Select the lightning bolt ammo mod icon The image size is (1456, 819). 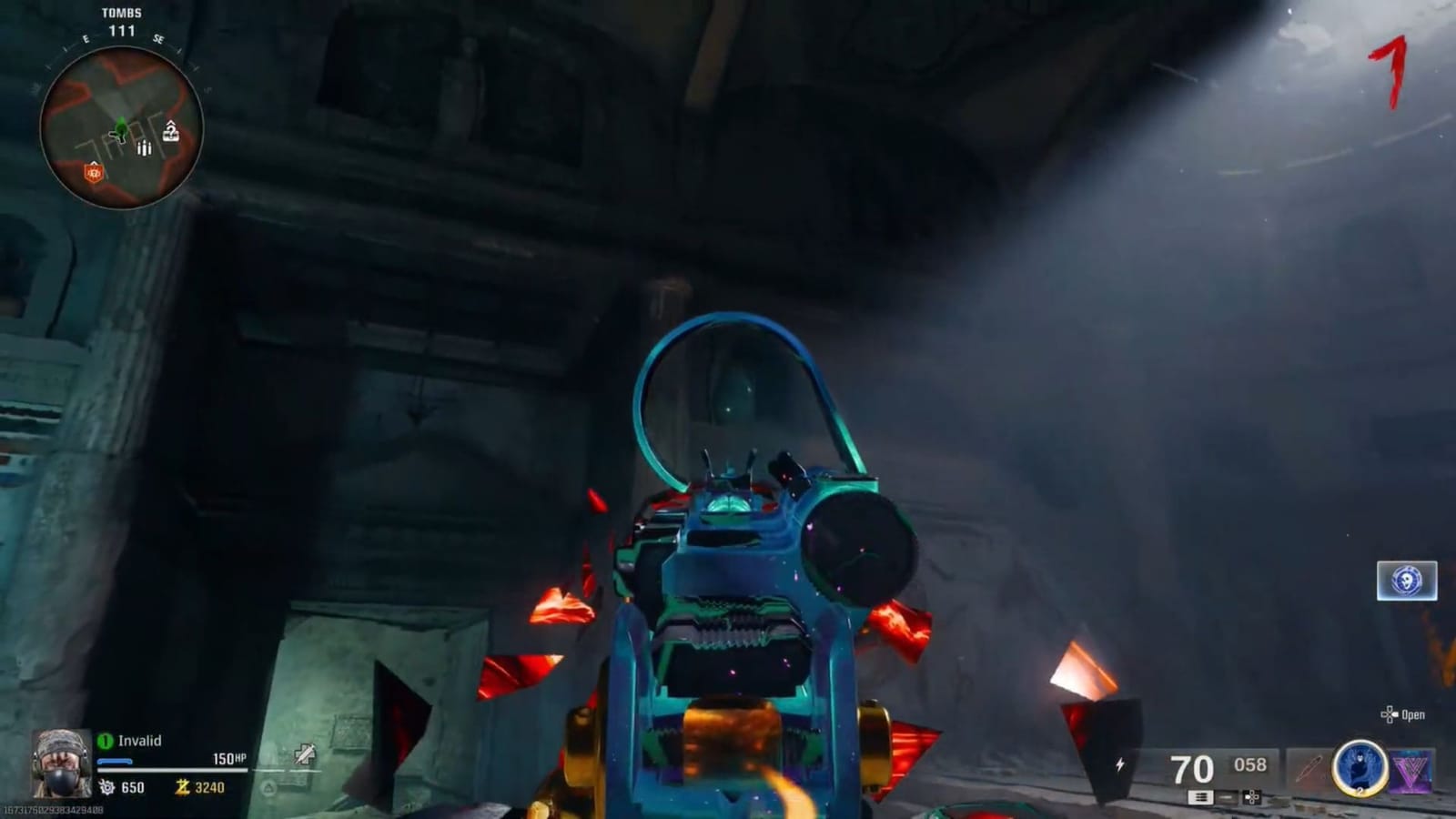[x=1120, y=764]
